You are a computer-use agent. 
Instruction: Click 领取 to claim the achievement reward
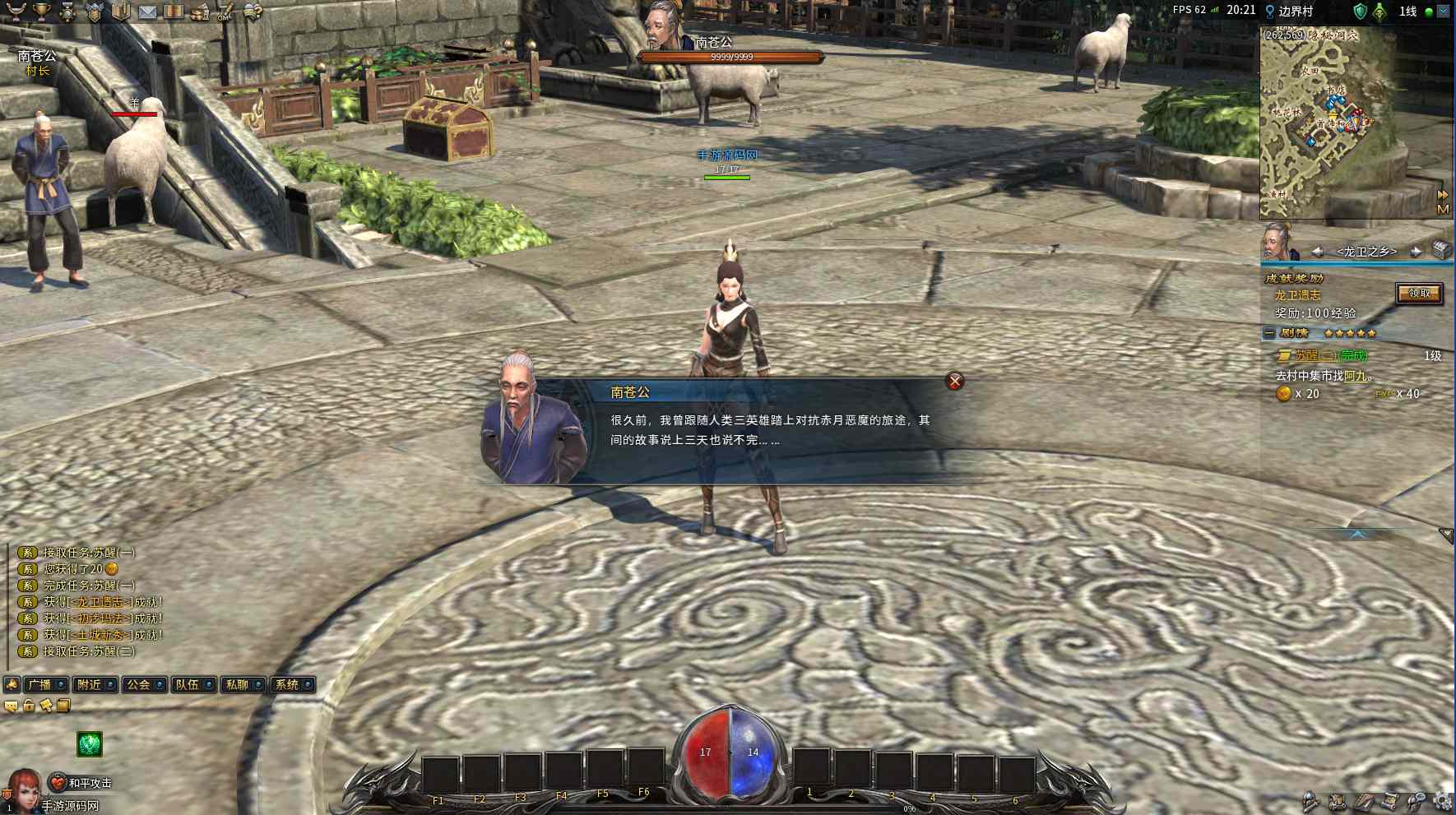click(1419, 294)
